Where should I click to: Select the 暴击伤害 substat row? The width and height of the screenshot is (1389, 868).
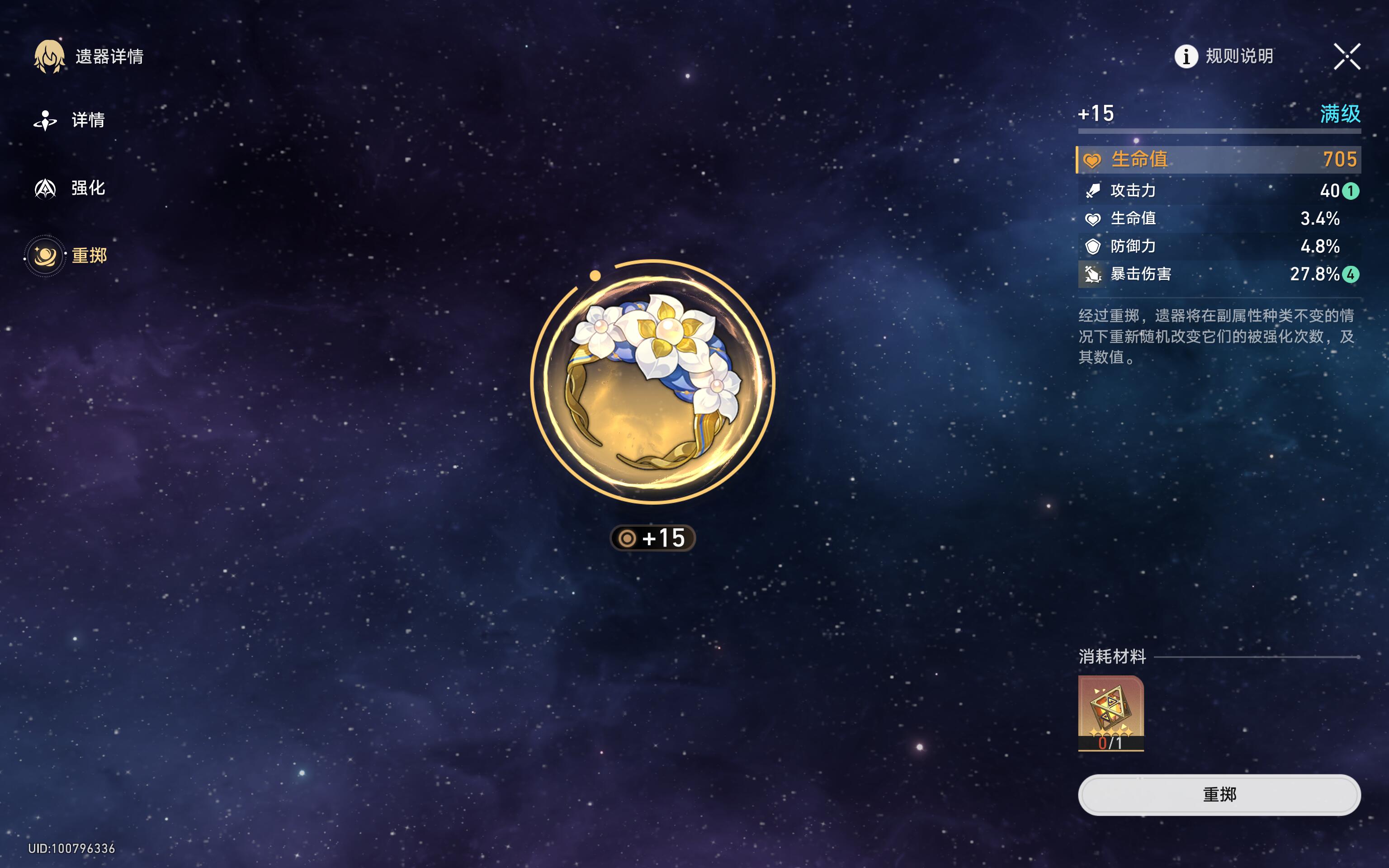click(x=1219, y=274)
